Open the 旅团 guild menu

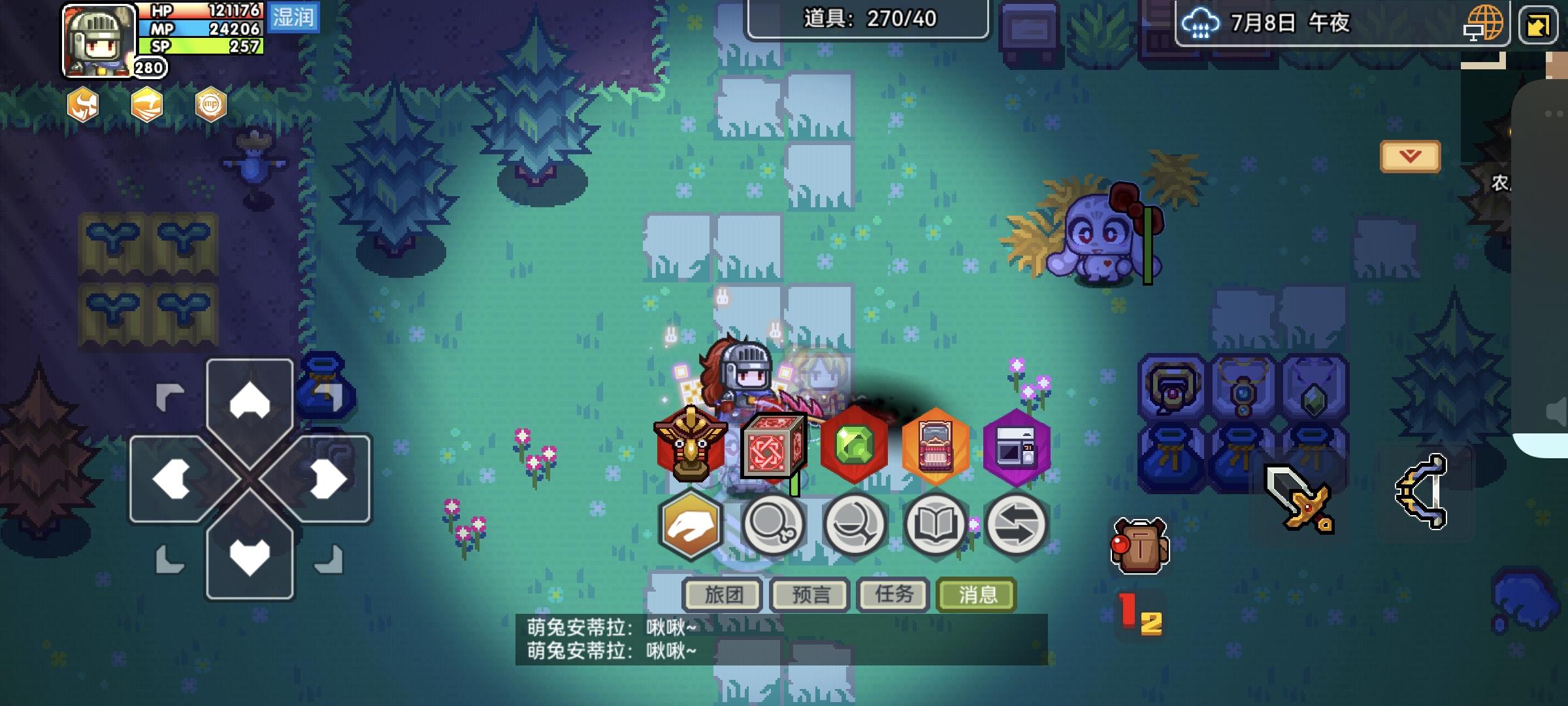point(724,594)
